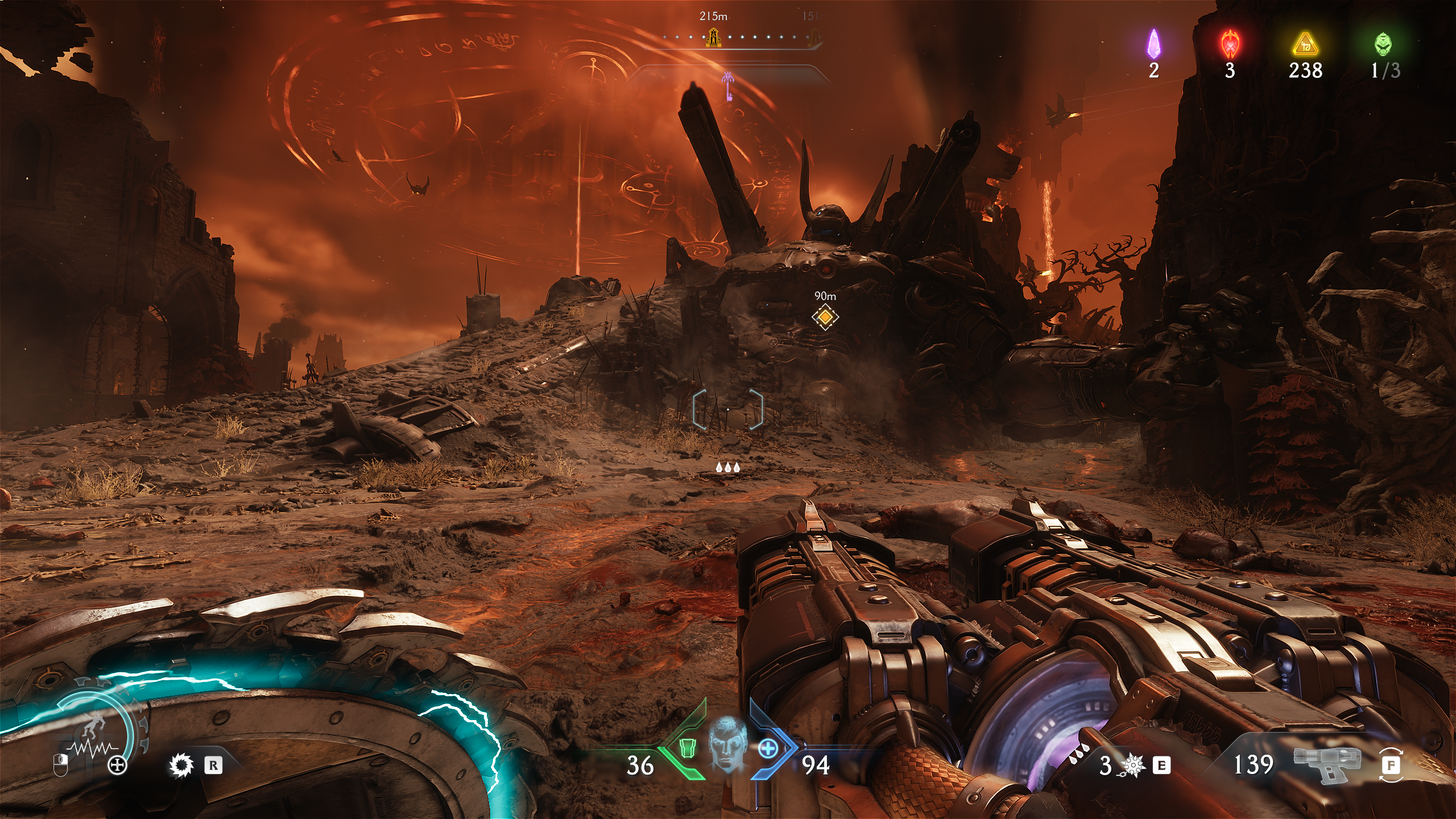This screenshot has height=819, width=1456.
Task: Select the purple crystal resource icon
Action: coord(1153,44)
